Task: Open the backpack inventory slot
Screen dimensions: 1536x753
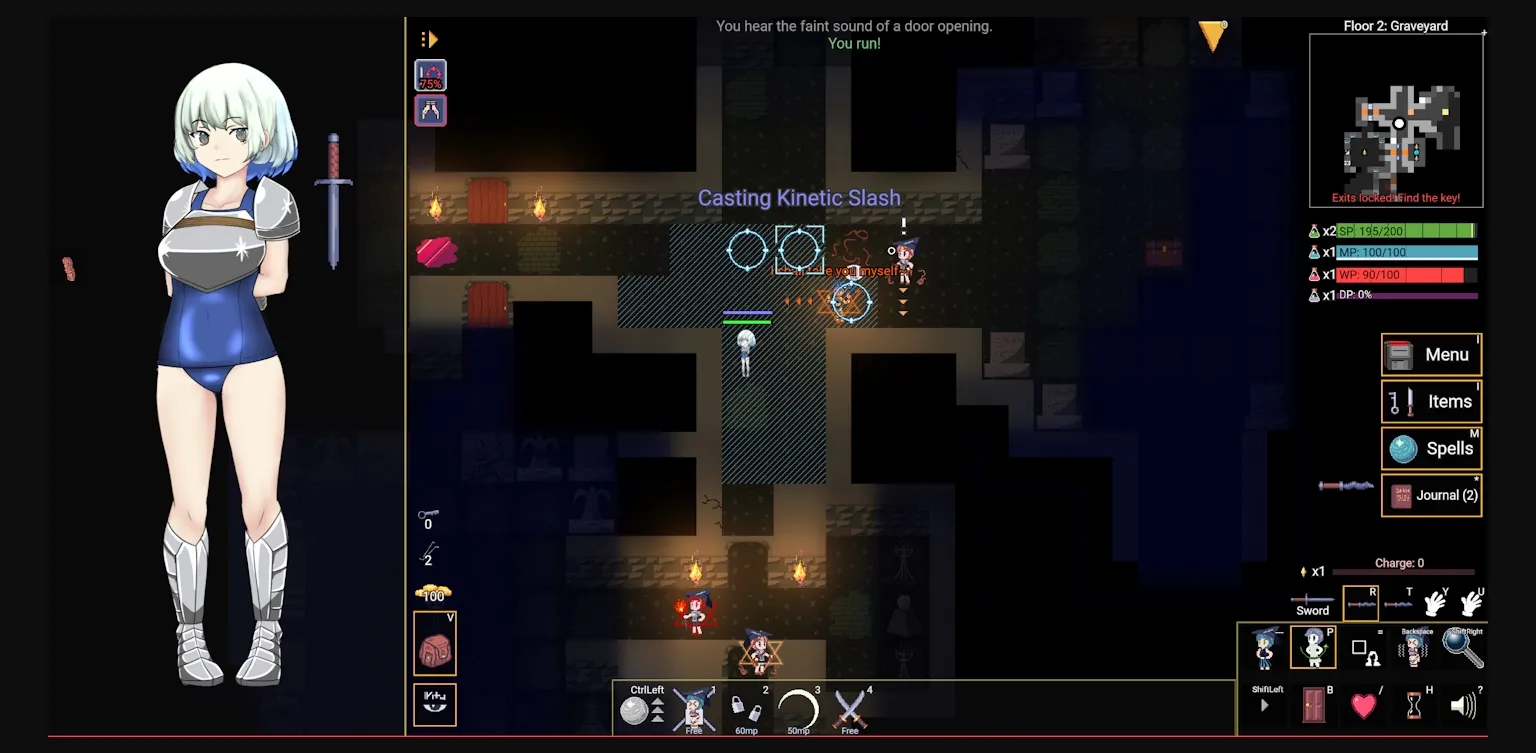Action: point(435,643)
